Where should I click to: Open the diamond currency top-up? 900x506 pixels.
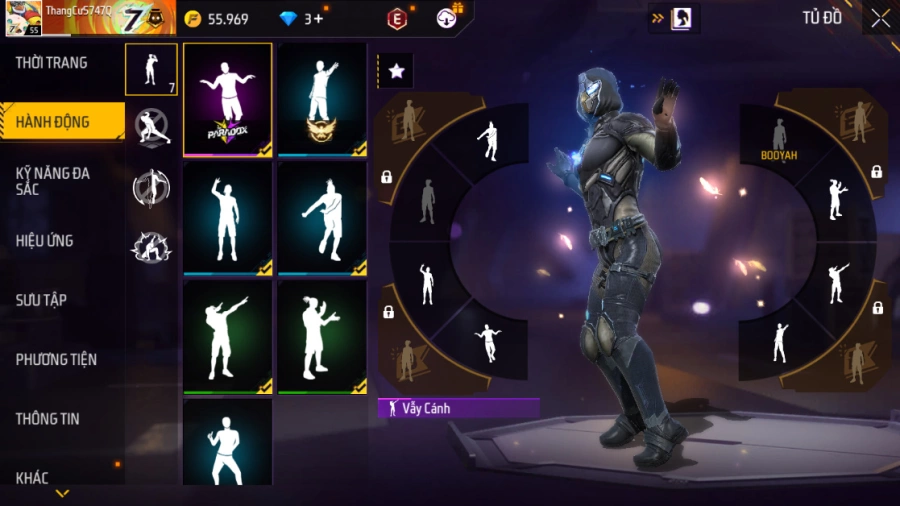[x=300, y=18]
